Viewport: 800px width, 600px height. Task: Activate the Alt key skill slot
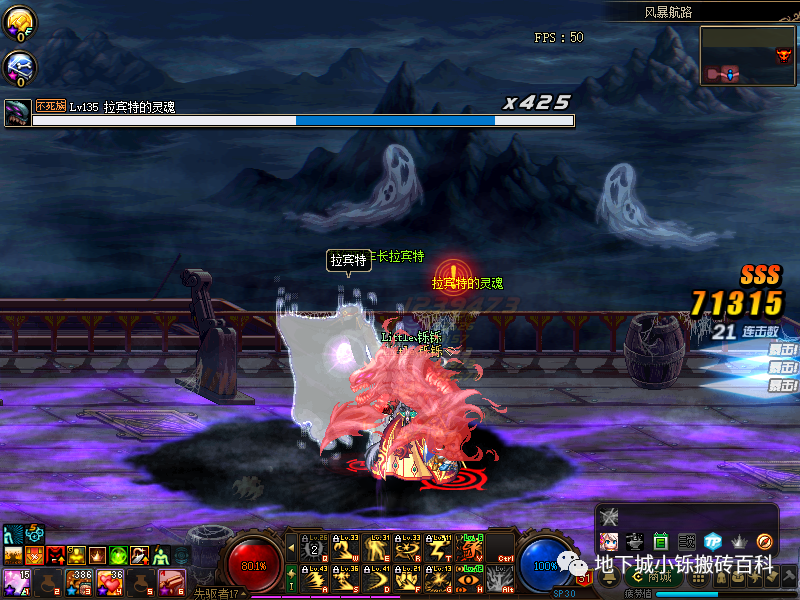(501, 578)
